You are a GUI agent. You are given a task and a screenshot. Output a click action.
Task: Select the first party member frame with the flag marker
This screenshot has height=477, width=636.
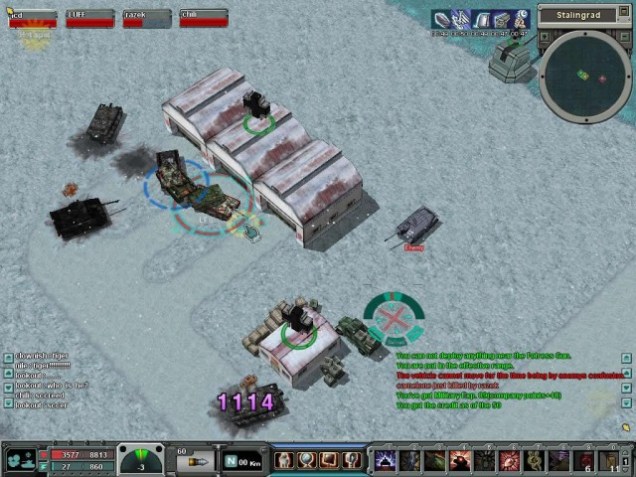(33, 17)
